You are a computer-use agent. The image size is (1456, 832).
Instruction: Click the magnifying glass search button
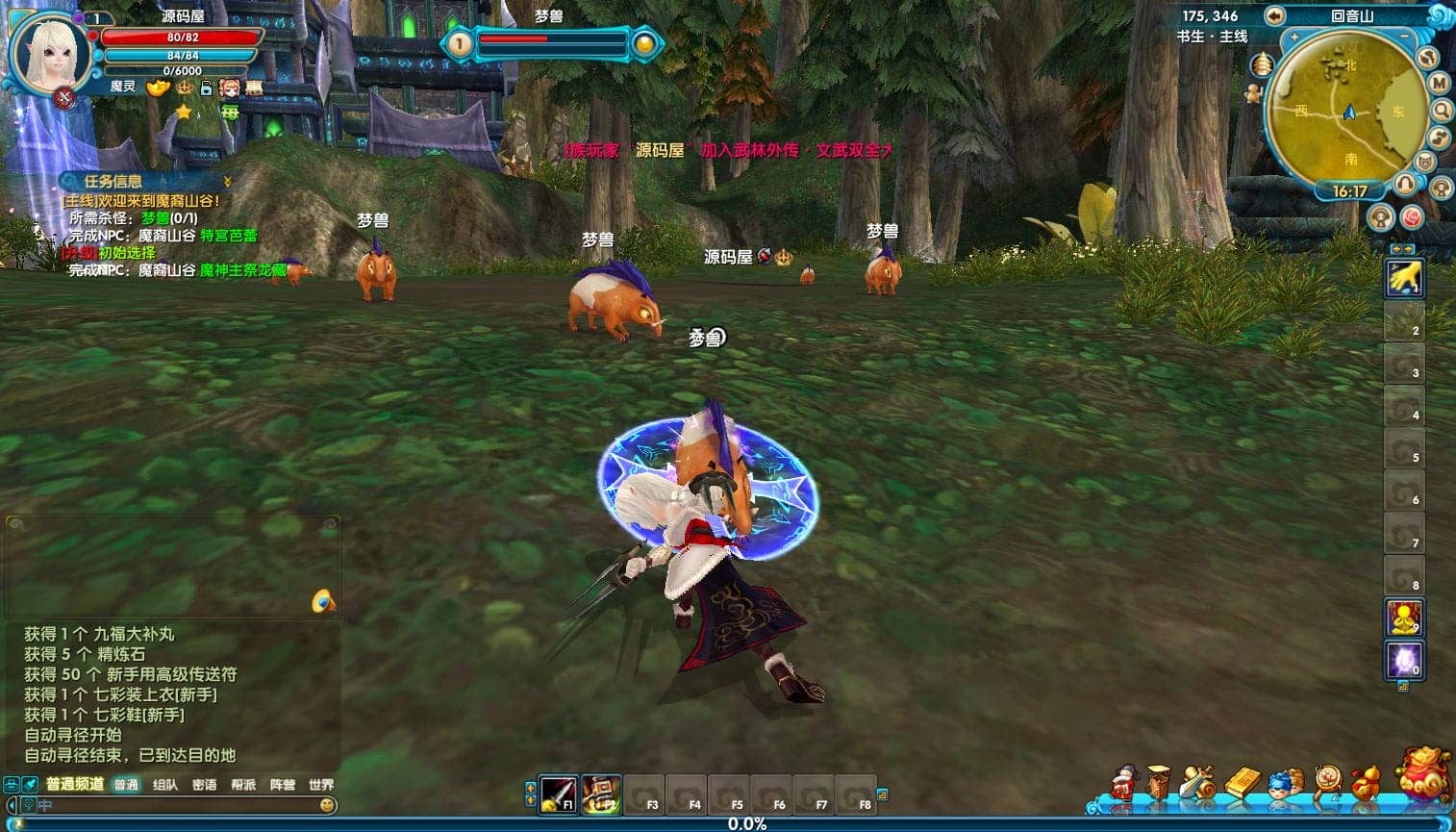[x=1441, y=110]
